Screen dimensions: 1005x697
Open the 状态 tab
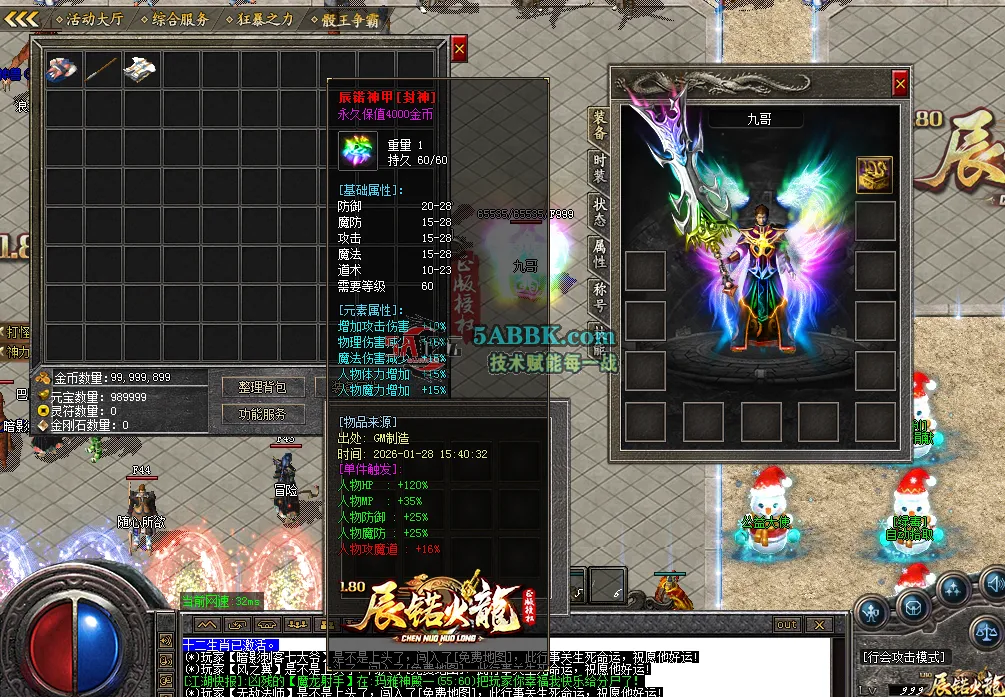click(599, 211)
